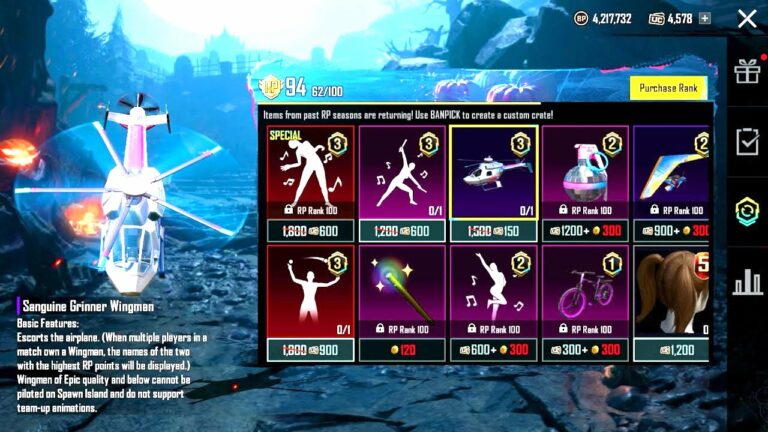Pick the rainbow wand item tile
Image resolution: width=768 pixels, height=432 pixels.
(402, 294)
